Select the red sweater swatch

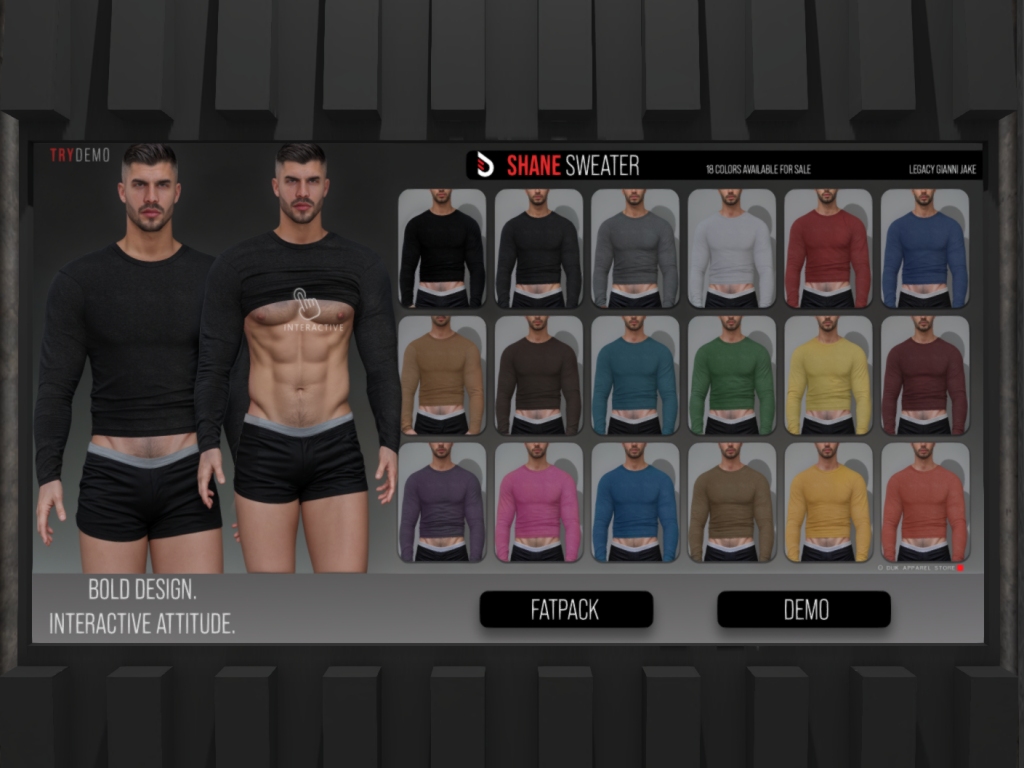(x=828, y=248)
